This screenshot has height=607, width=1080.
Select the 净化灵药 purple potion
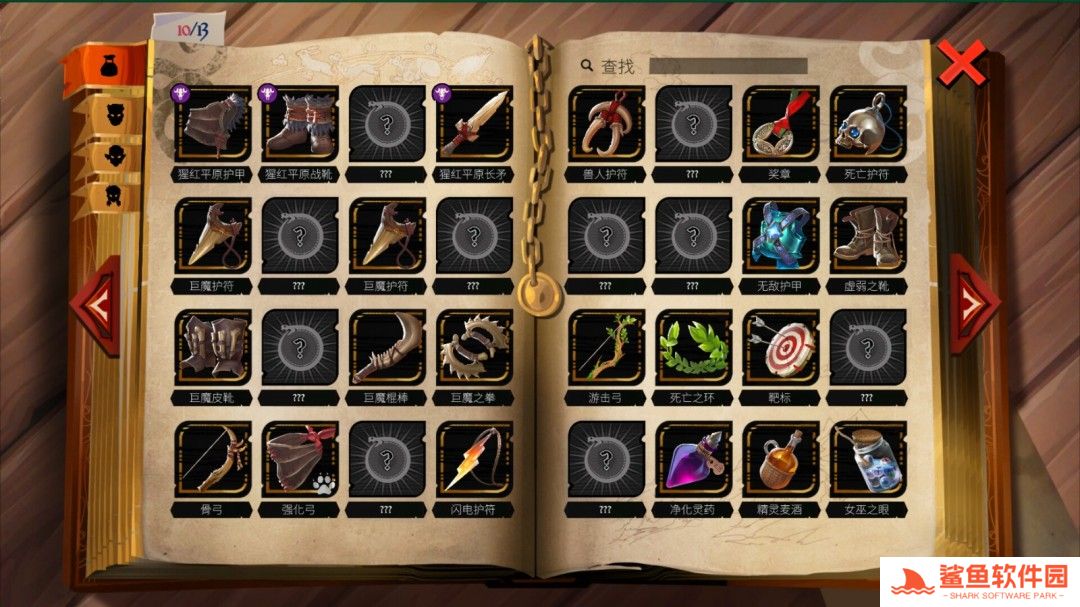pyautogui.click(x=693, y=460)
